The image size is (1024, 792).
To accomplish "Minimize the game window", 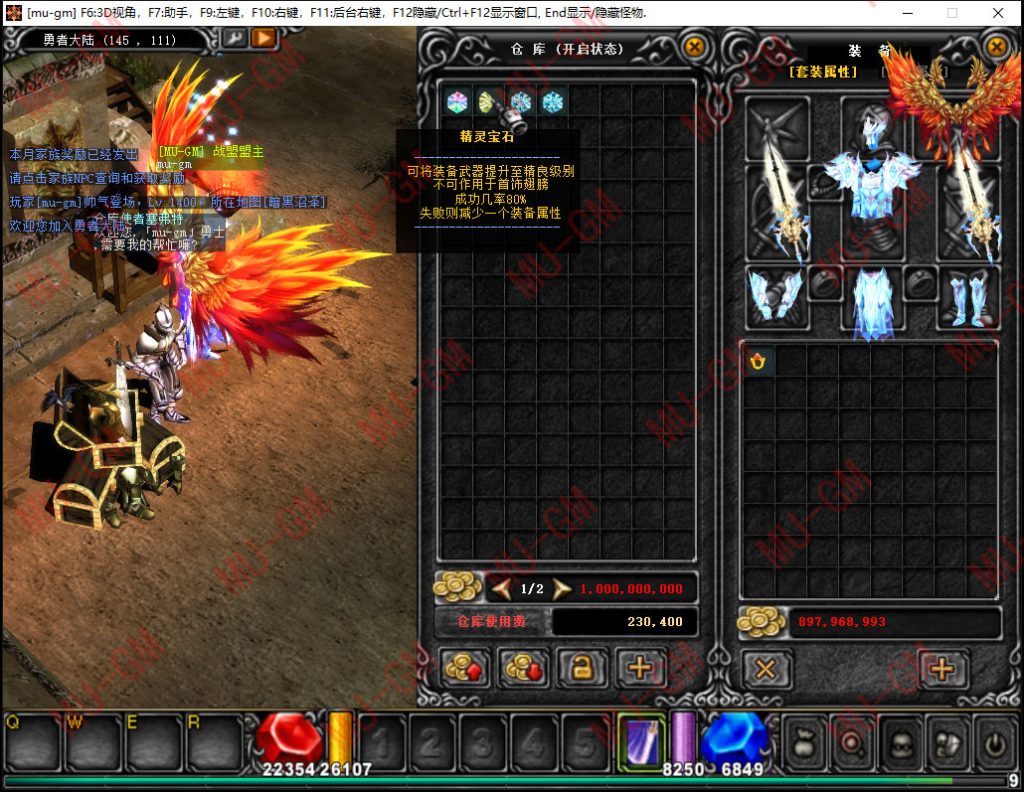I will tap(906, 13).
